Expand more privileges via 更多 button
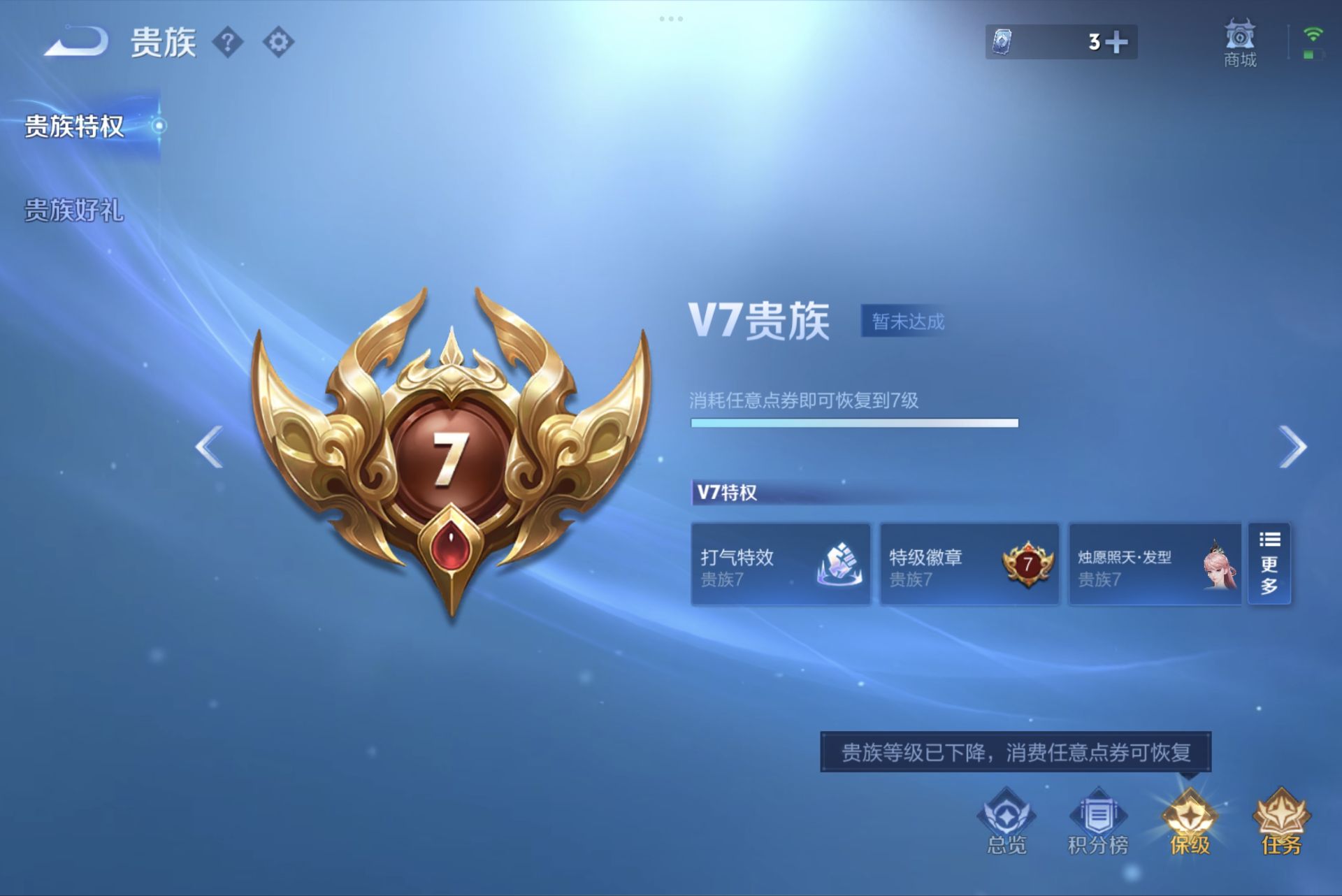 [1269, 565]
